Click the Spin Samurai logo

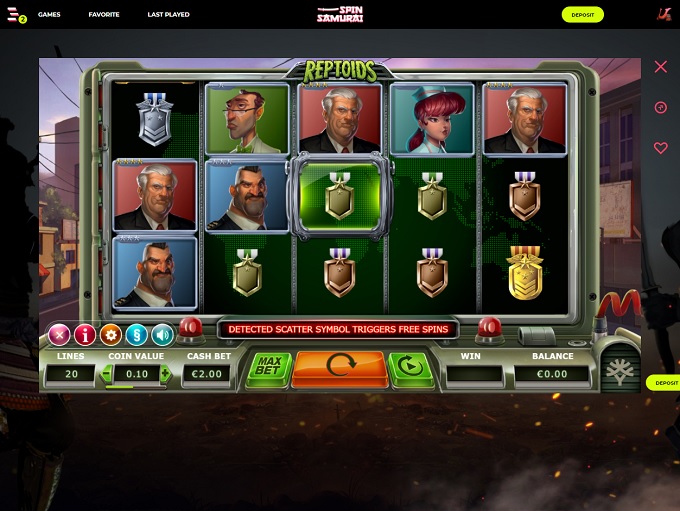click(340, 14)
